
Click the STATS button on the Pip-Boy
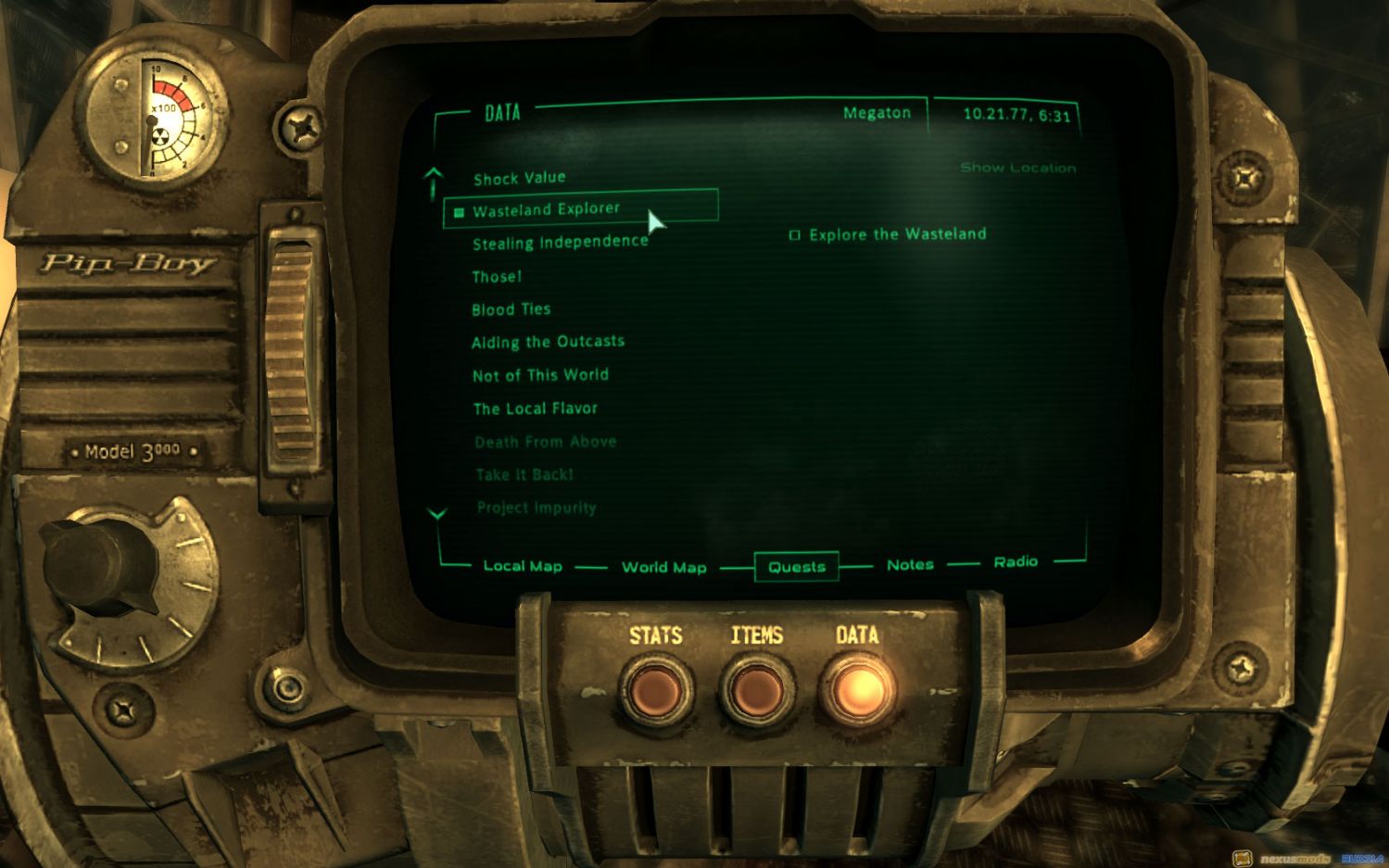pos(656,690)
